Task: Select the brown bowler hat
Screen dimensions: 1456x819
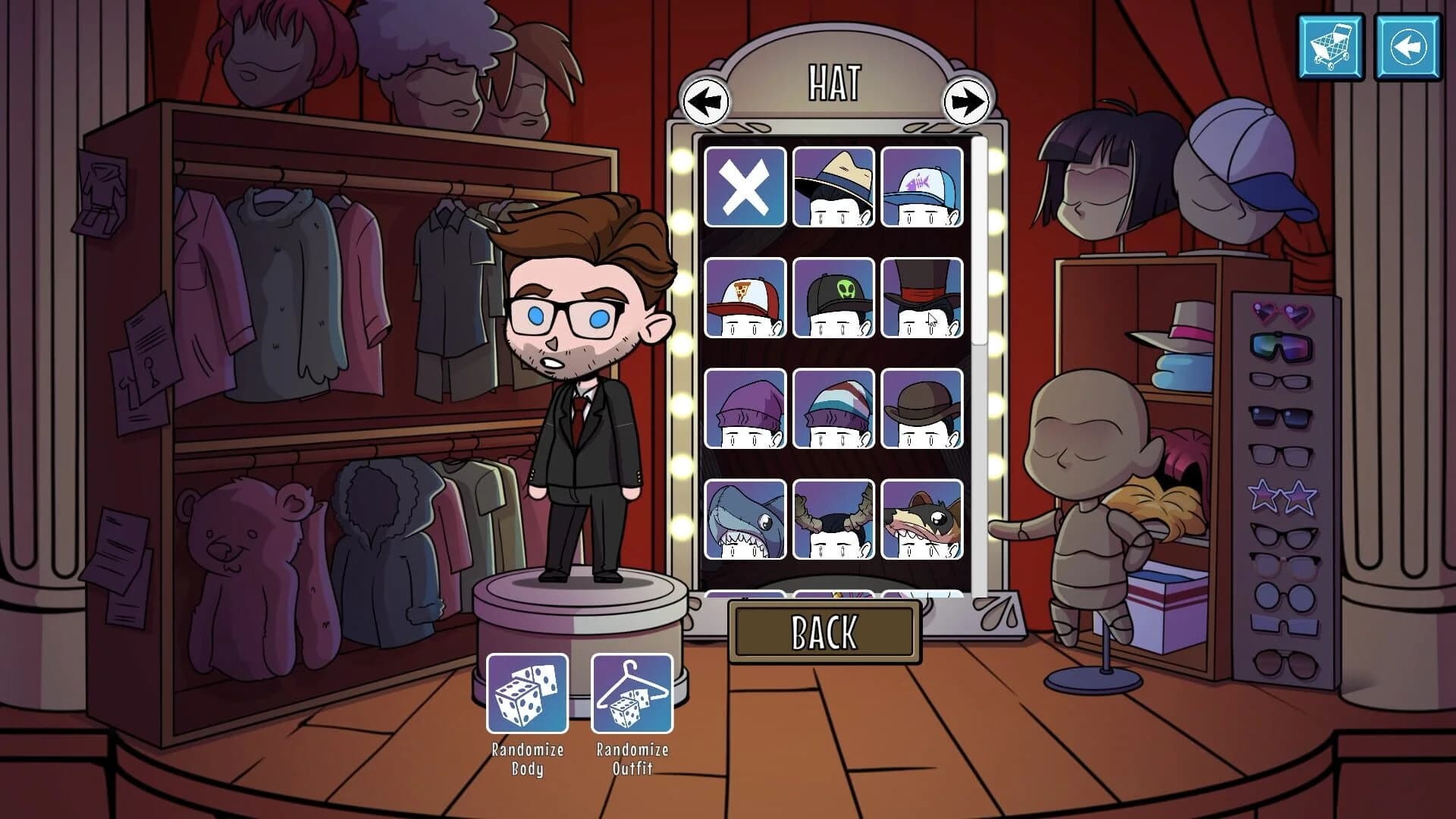Action: coord(922,409)
